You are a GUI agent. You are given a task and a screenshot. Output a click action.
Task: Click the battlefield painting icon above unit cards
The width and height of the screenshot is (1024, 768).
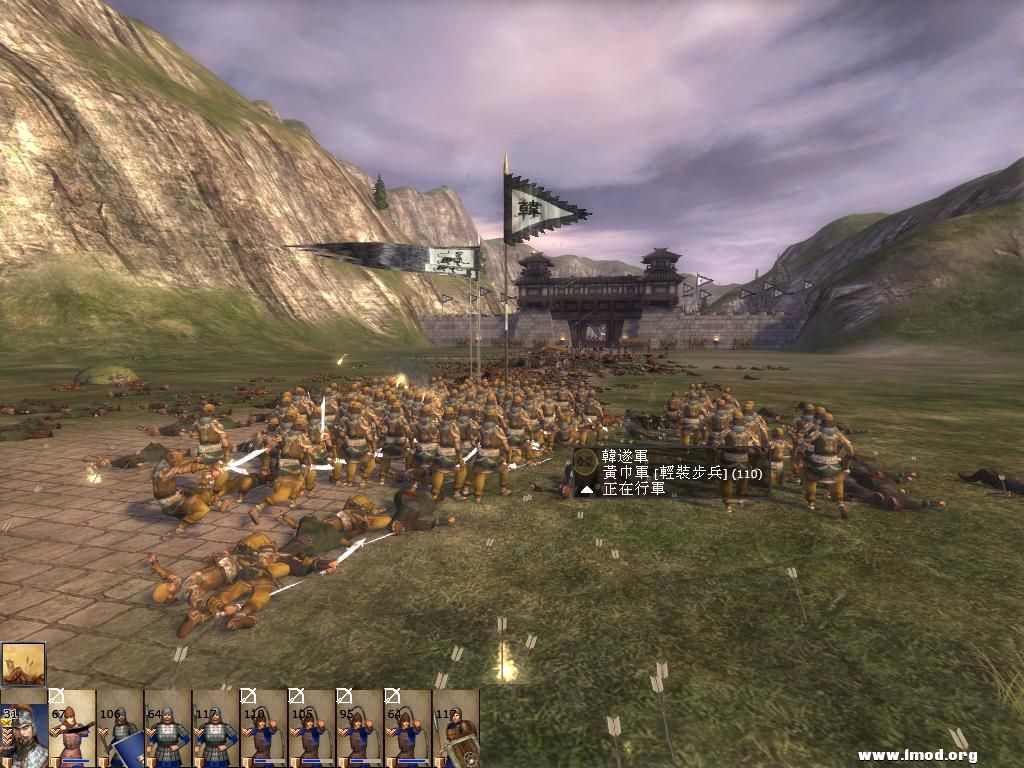tap(23, 664)
